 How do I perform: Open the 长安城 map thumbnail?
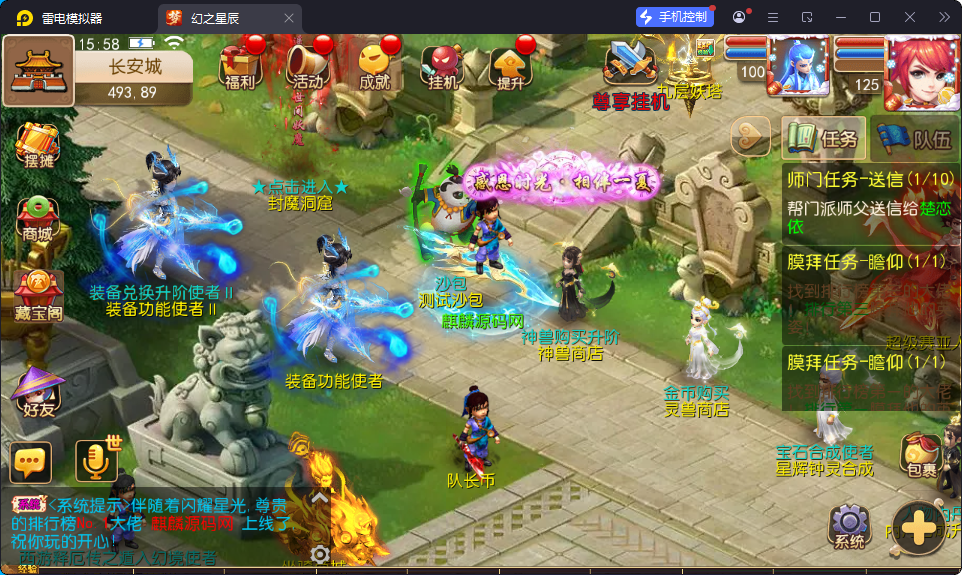[x=39, y=71]
